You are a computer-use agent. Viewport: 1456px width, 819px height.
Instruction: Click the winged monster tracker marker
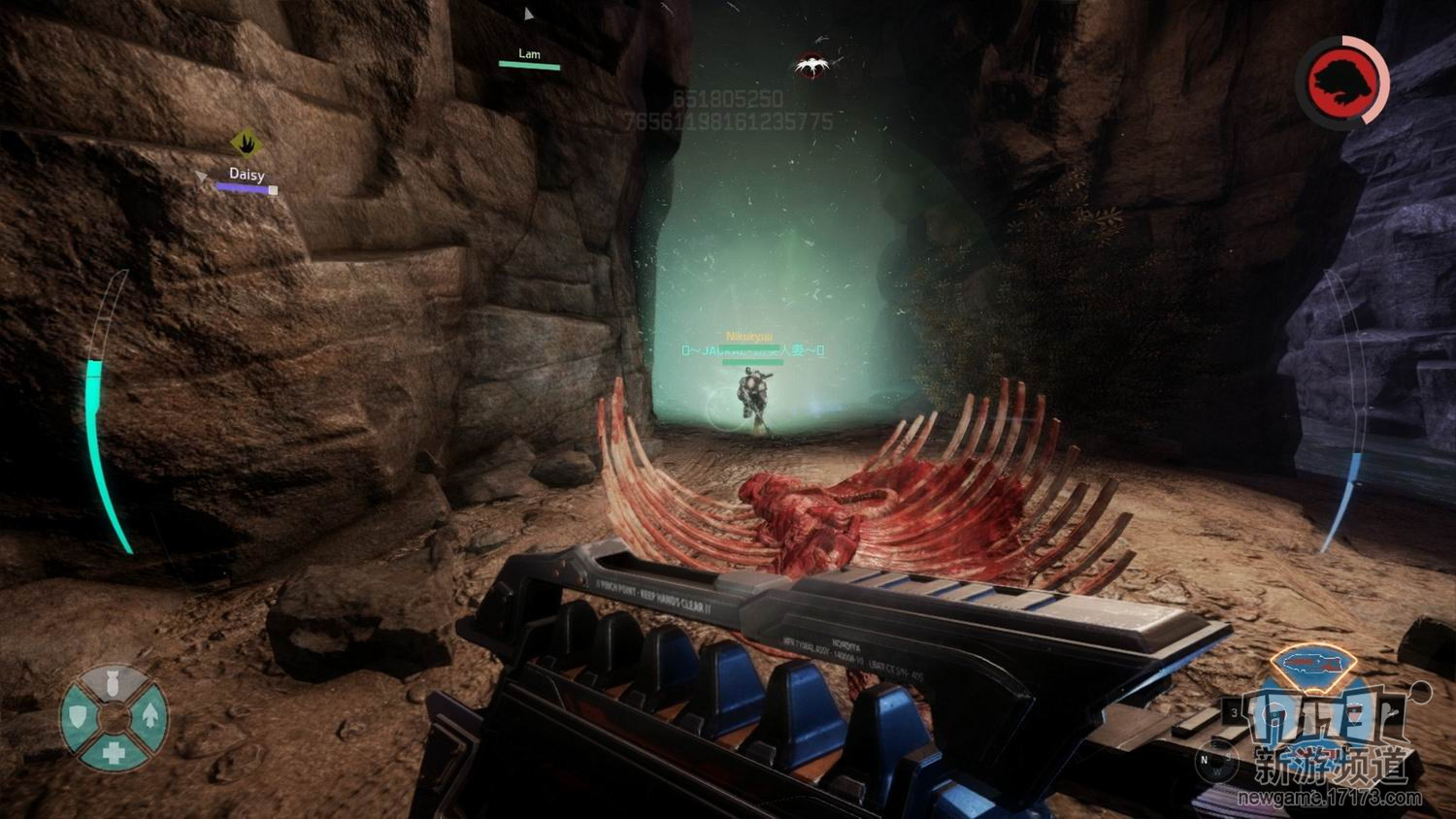(x=811, y=66)
